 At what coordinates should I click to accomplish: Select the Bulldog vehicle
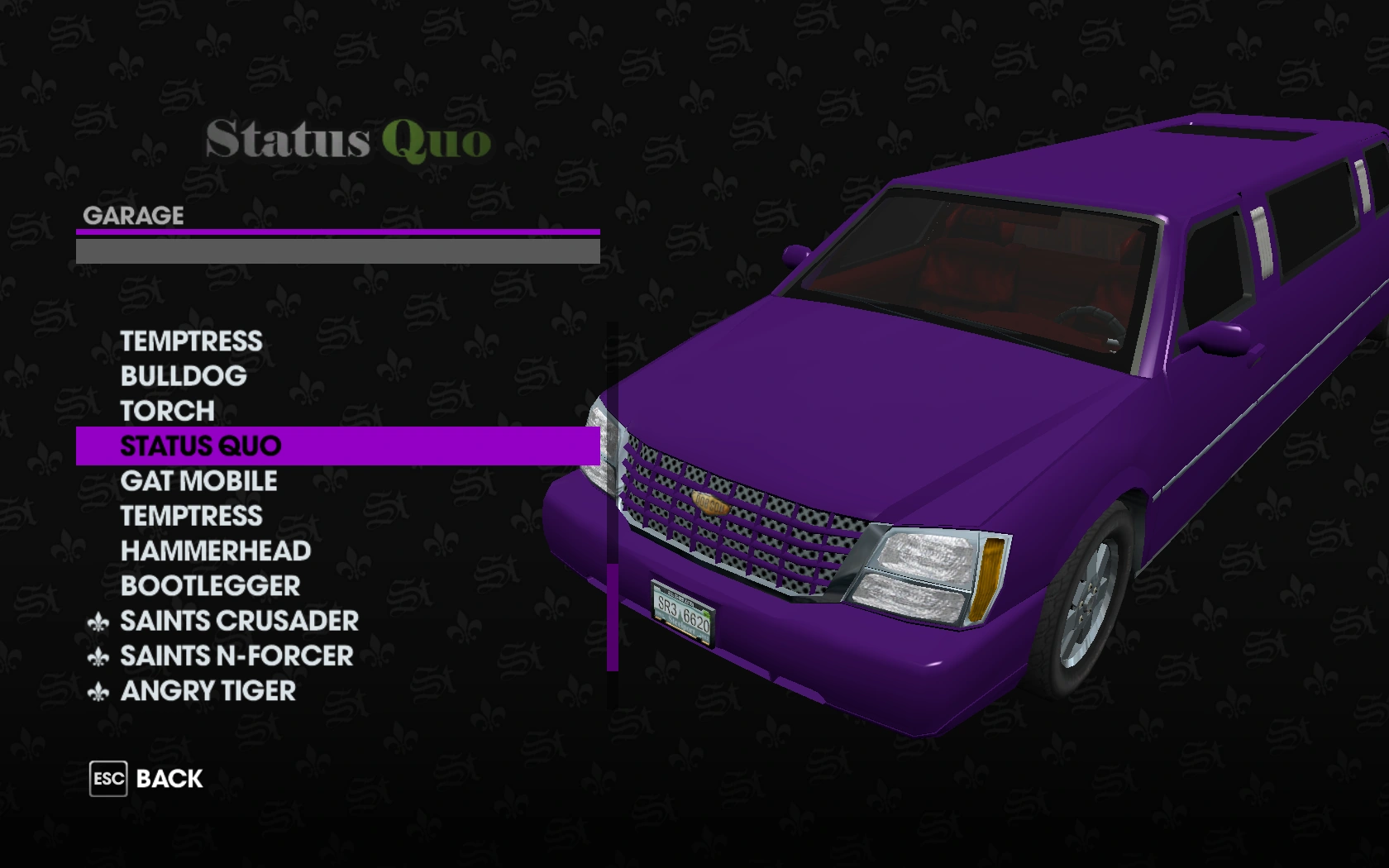pos(183,375)
